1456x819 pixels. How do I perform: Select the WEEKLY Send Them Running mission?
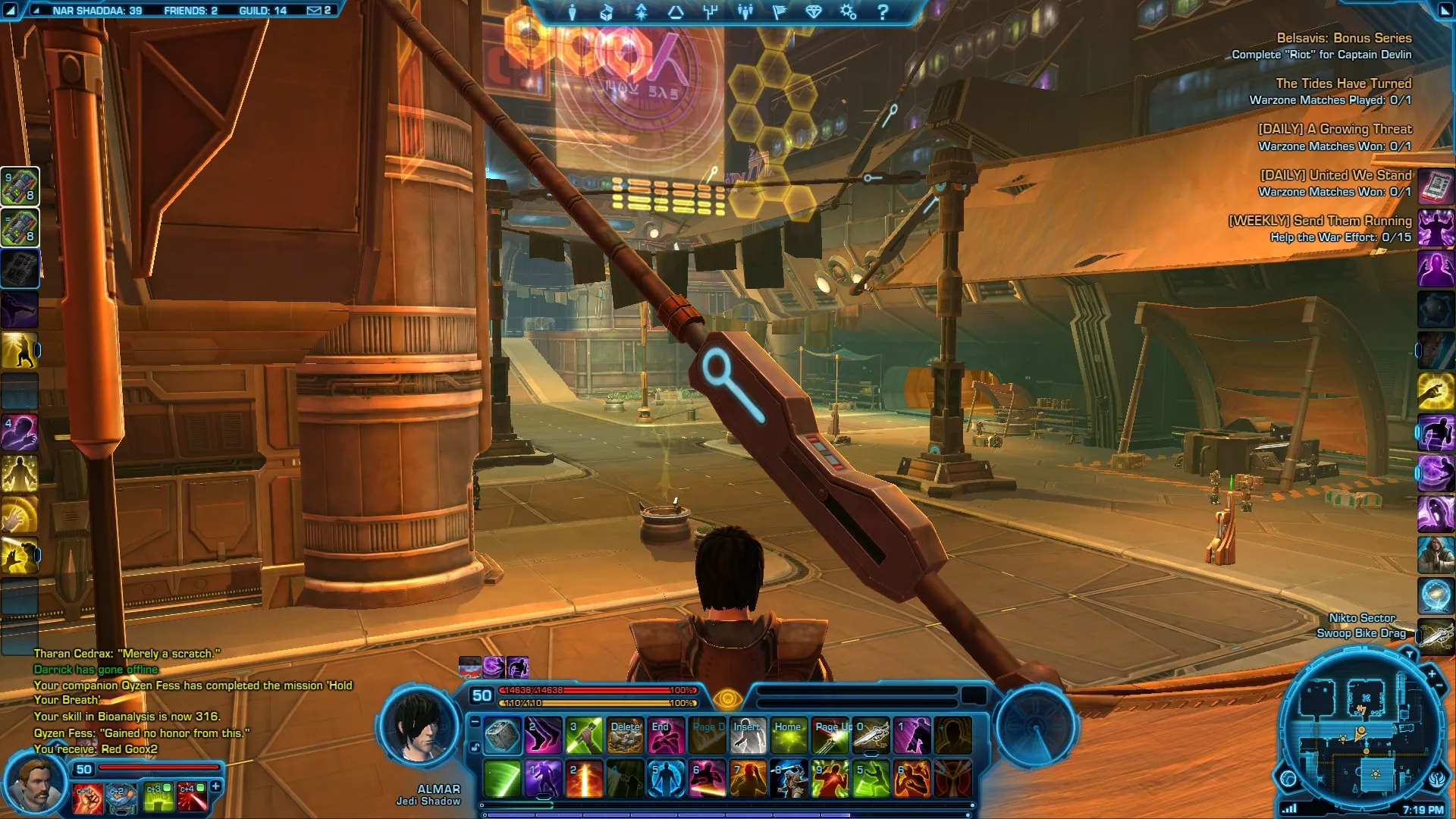[1319, 221]
